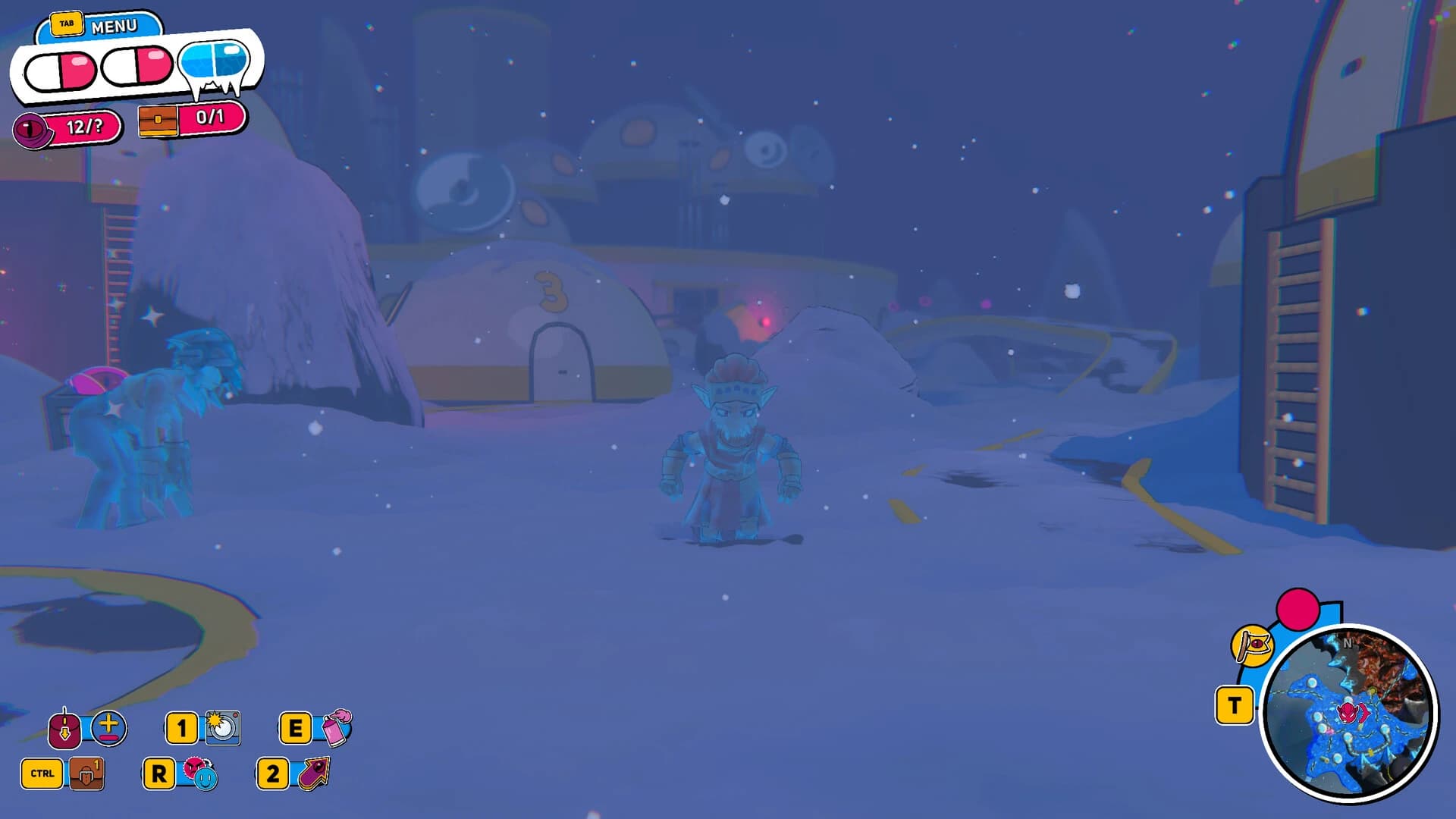Image resolution: width=1456 pixels, height=819 pixels.
Task: Click the 0/1 chest progress badge
Action: pos(212,118)
